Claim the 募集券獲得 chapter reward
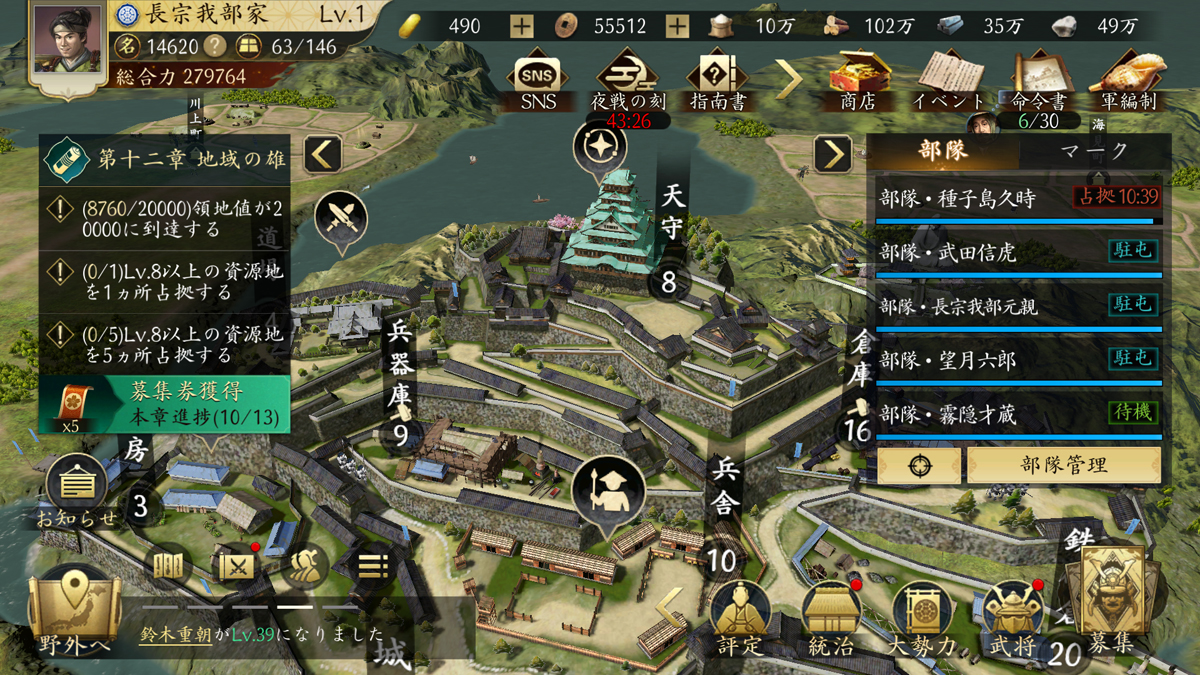The width and height of the screenshot is (1200, 675). pyautogui.click(x=165, y=404)
